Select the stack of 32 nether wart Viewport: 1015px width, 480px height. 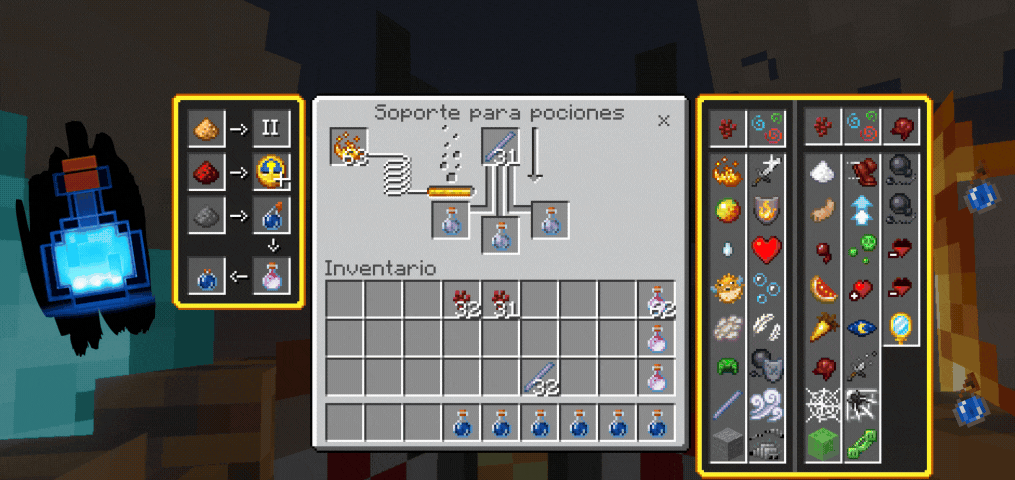462,300
